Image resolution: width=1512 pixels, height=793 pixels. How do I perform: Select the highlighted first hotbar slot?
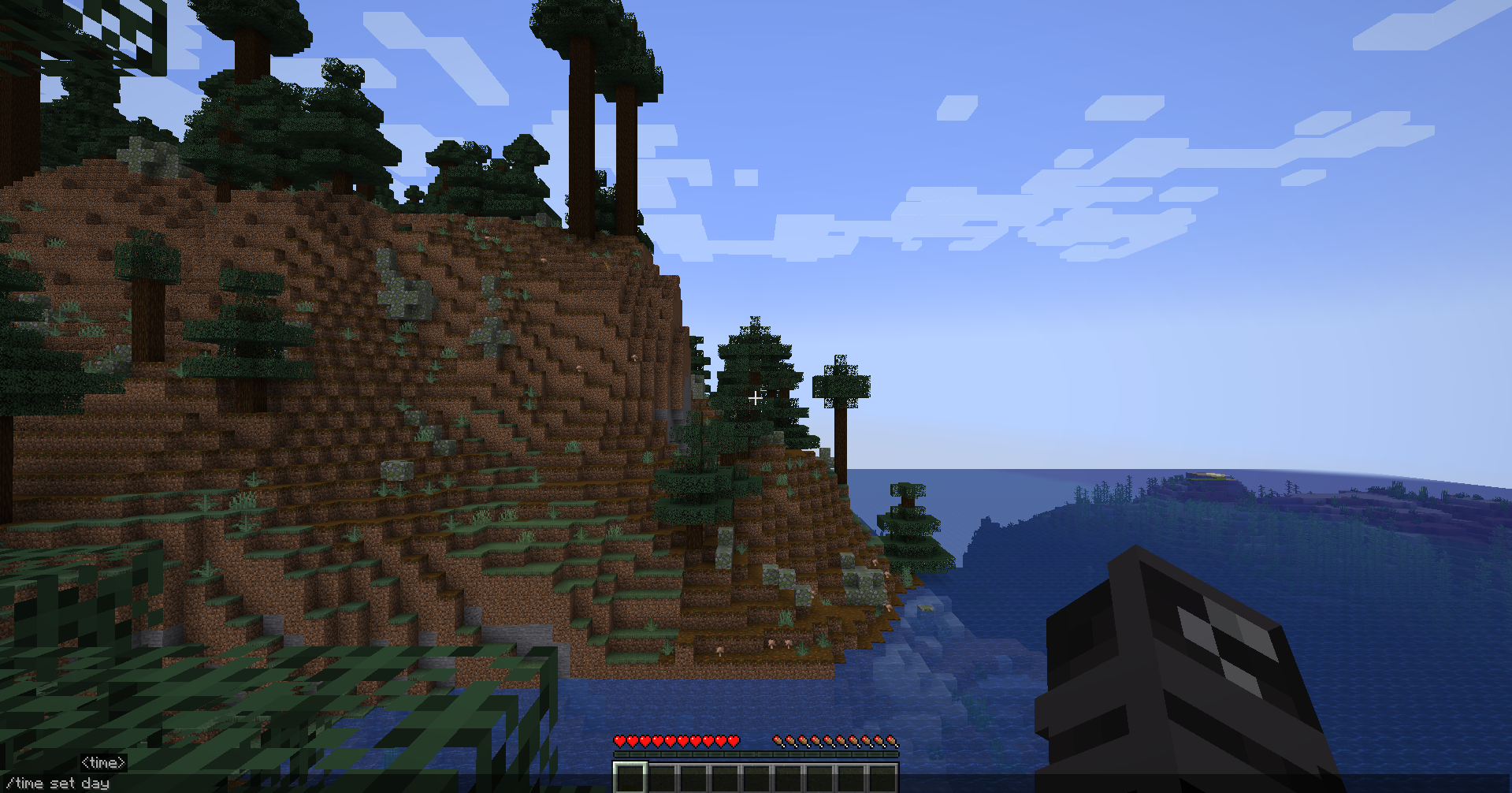pos(629,776)
